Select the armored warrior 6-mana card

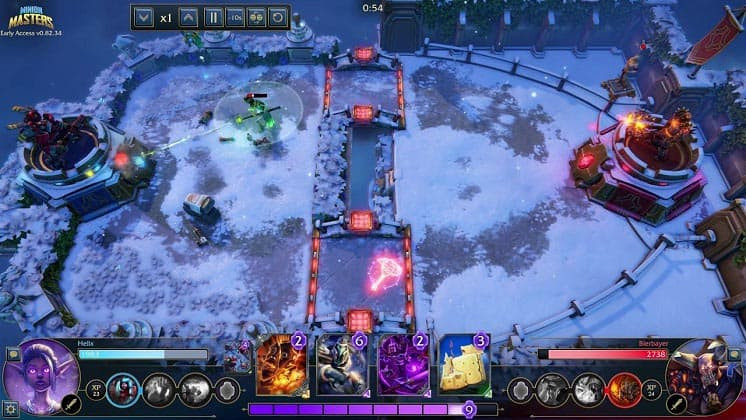point(342,365)
